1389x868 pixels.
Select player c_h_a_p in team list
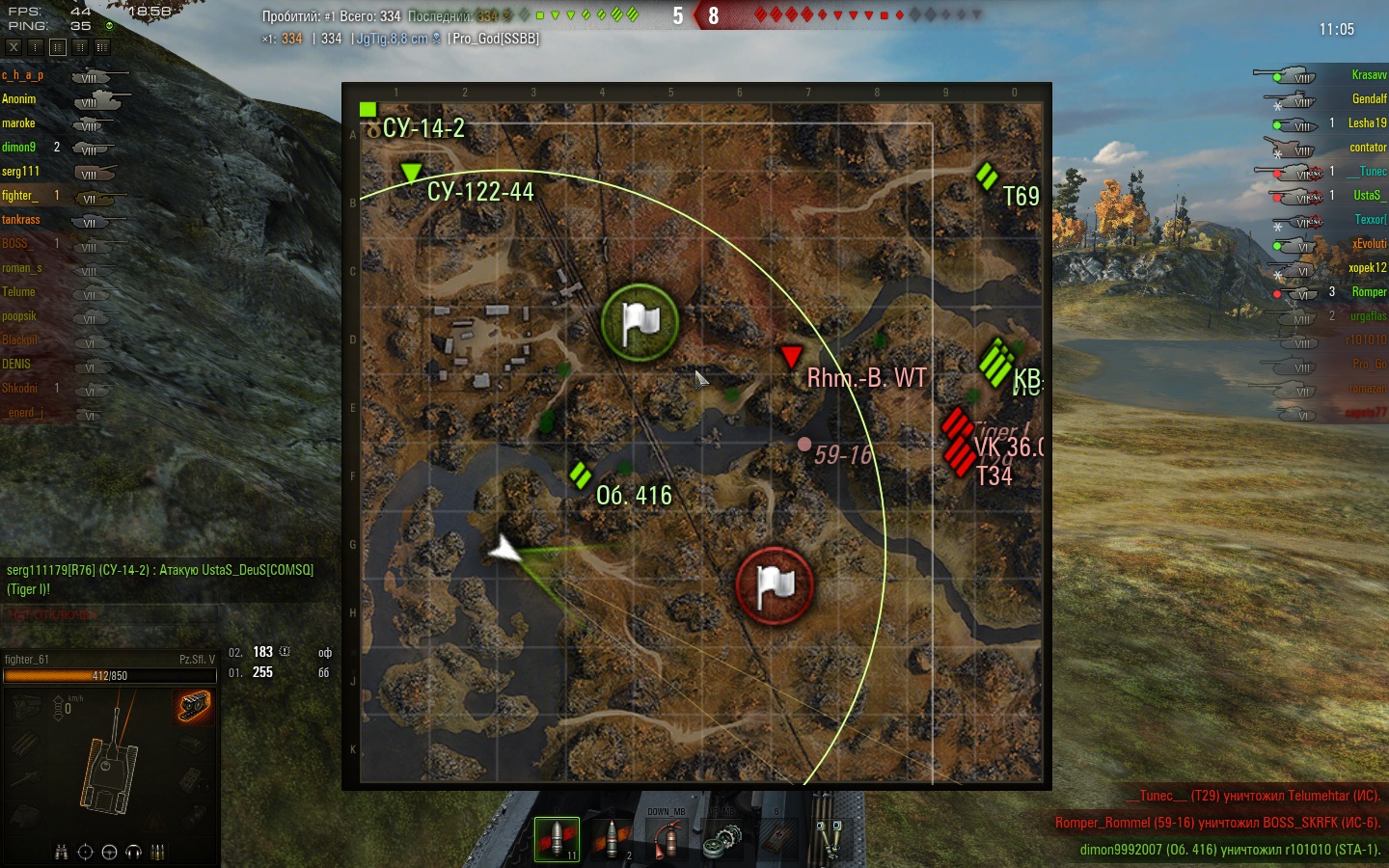point(22,75)
